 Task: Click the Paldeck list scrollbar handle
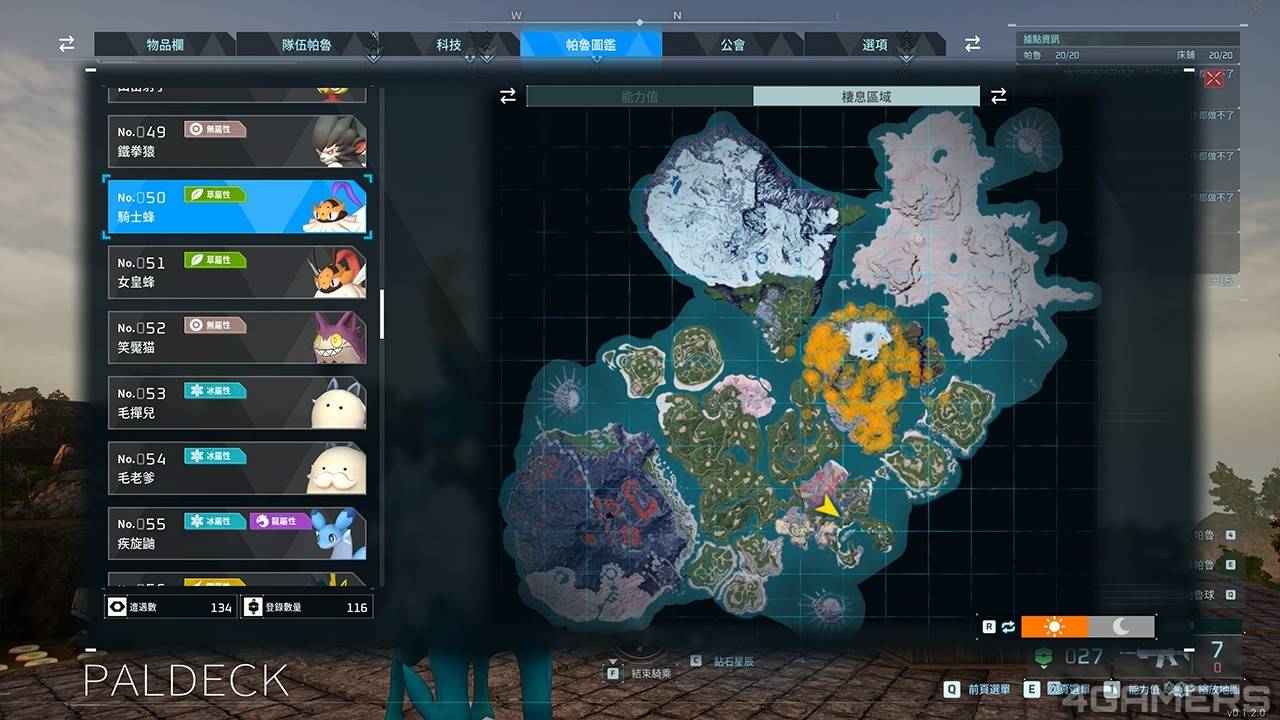[x=381, y=314]
